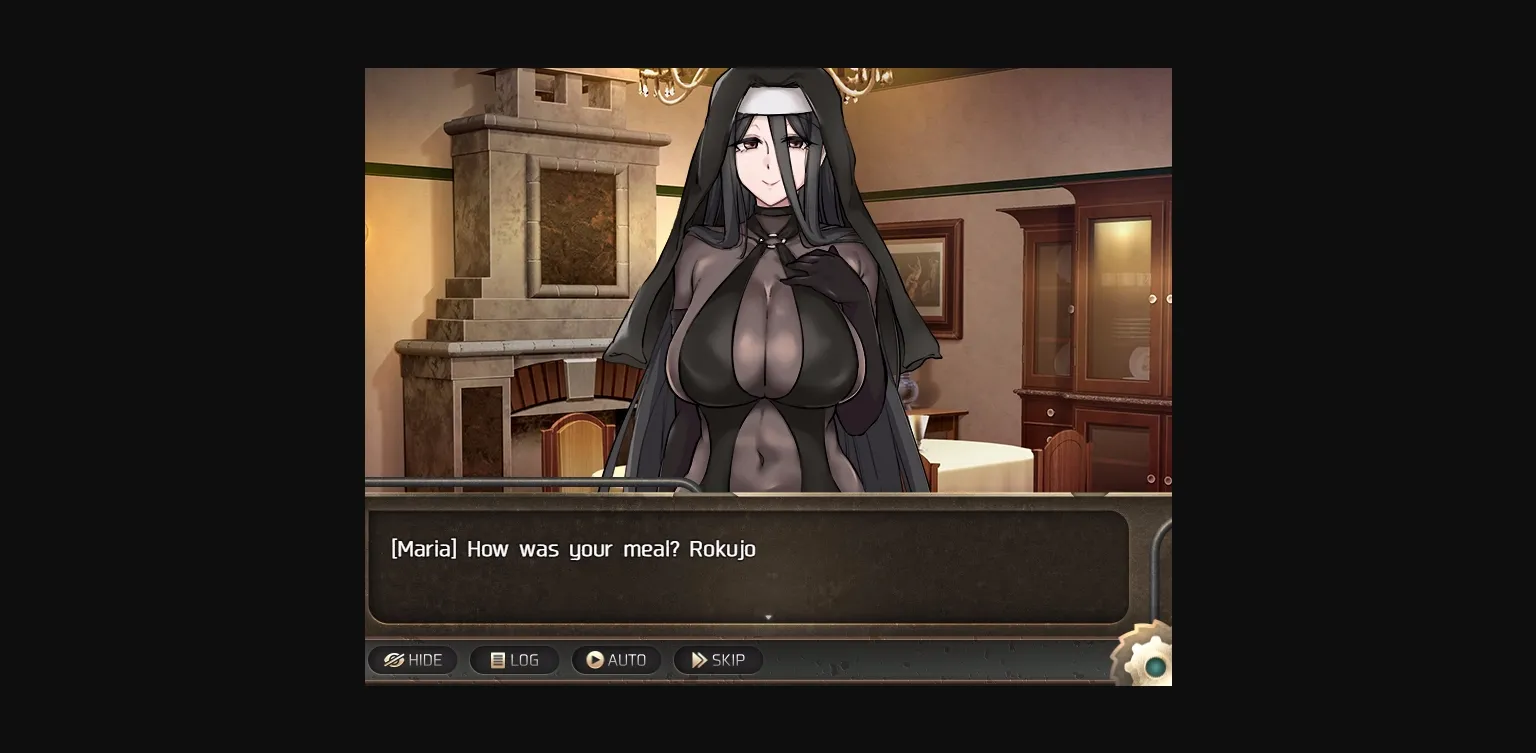The height and width of the screenshot is (753, 1536).
Task: Click Maria's name tag in the text box
Action: 422,549
